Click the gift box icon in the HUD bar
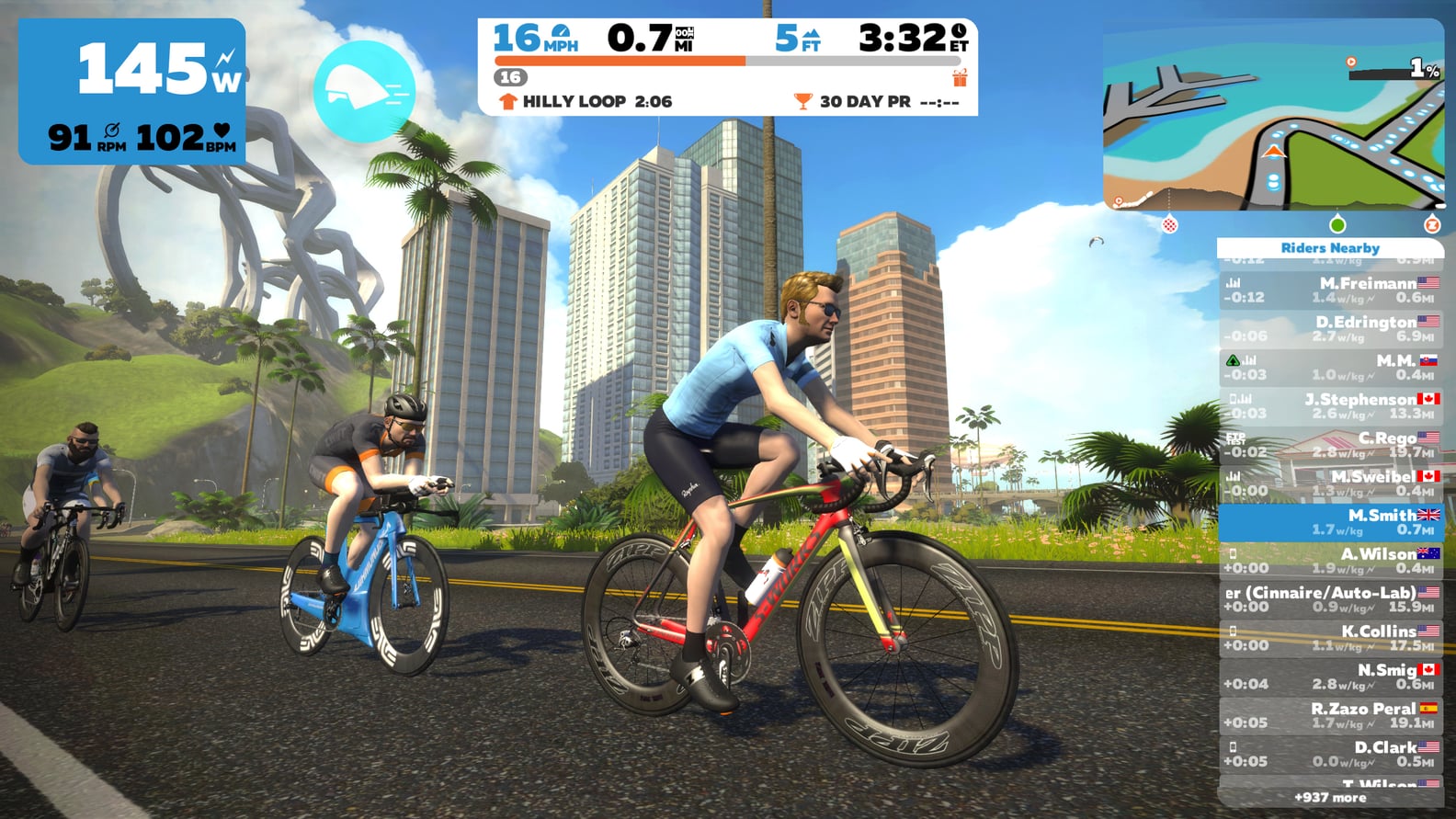The width and height of the screenshot is (1456, 819). 959,78
